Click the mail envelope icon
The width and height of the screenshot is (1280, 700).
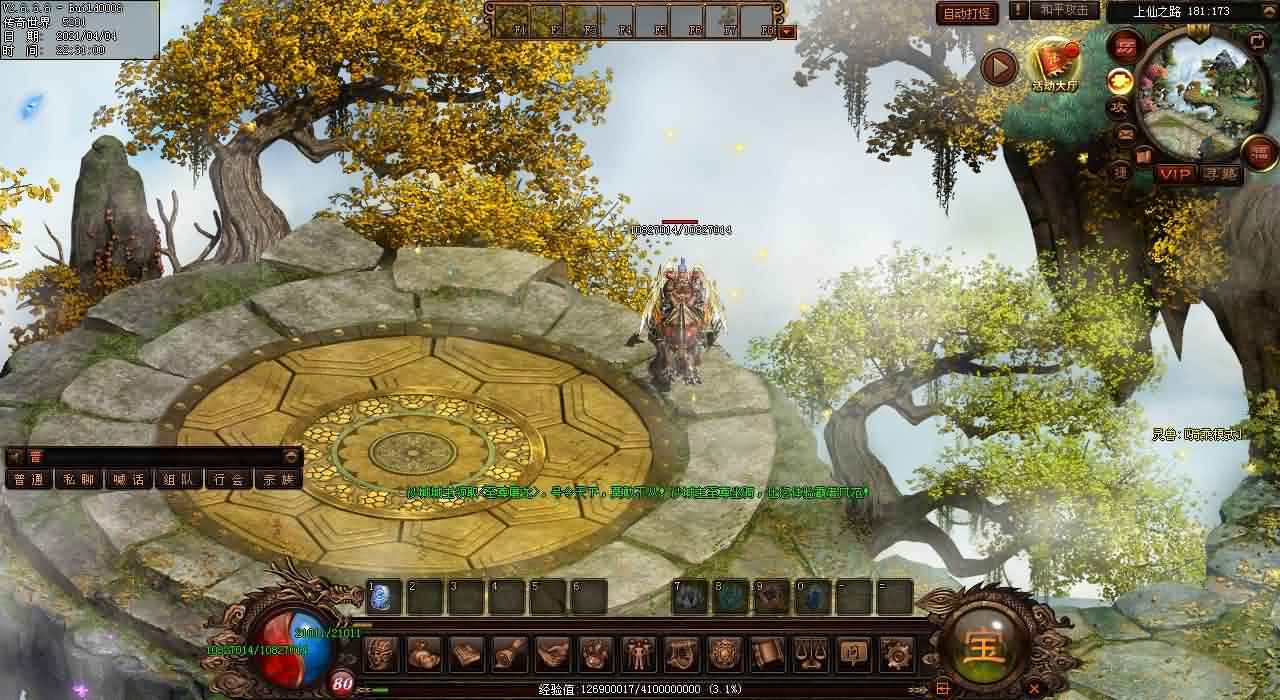coord(1125,134)
